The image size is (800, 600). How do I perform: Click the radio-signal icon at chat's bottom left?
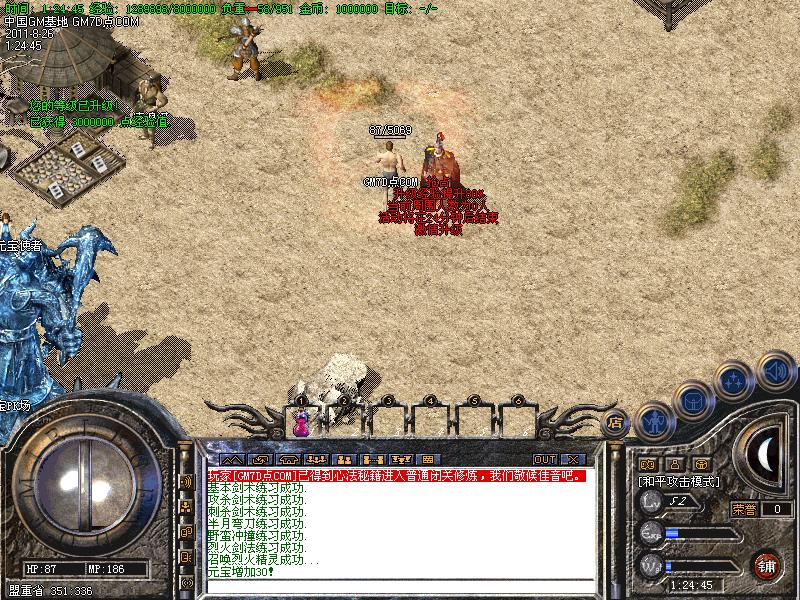point(186,582)
